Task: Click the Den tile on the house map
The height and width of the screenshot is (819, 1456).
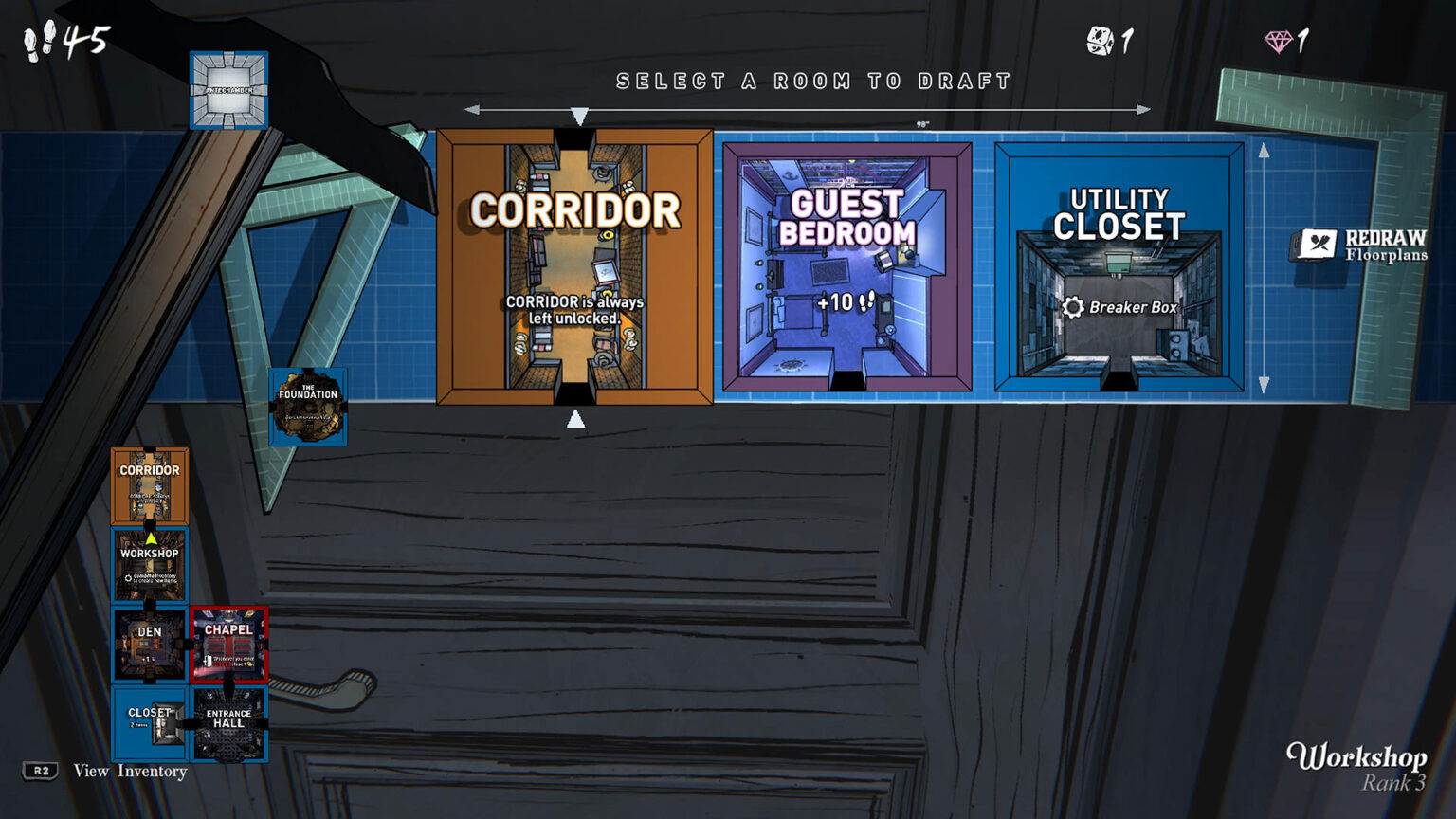Action: click(x=150, y=645)
